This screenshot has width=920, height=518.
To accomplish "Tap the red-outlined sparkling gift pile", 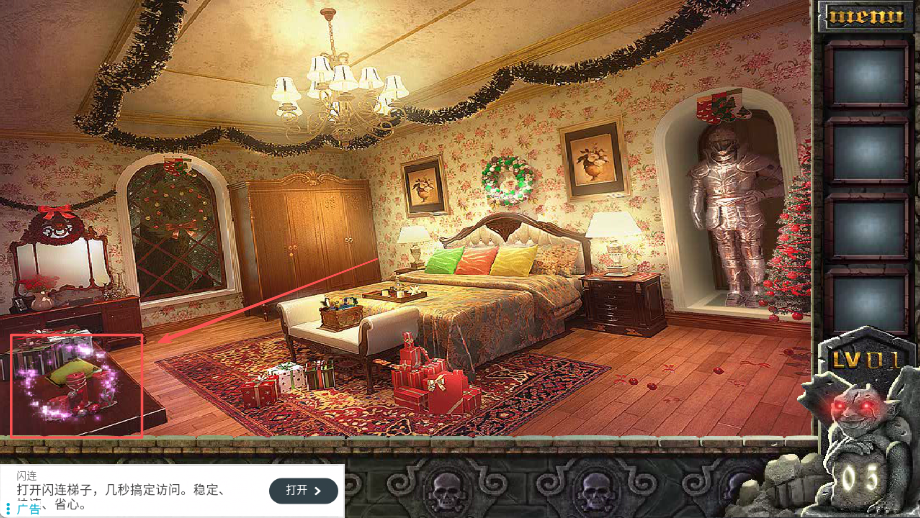I will pos(77,386).
